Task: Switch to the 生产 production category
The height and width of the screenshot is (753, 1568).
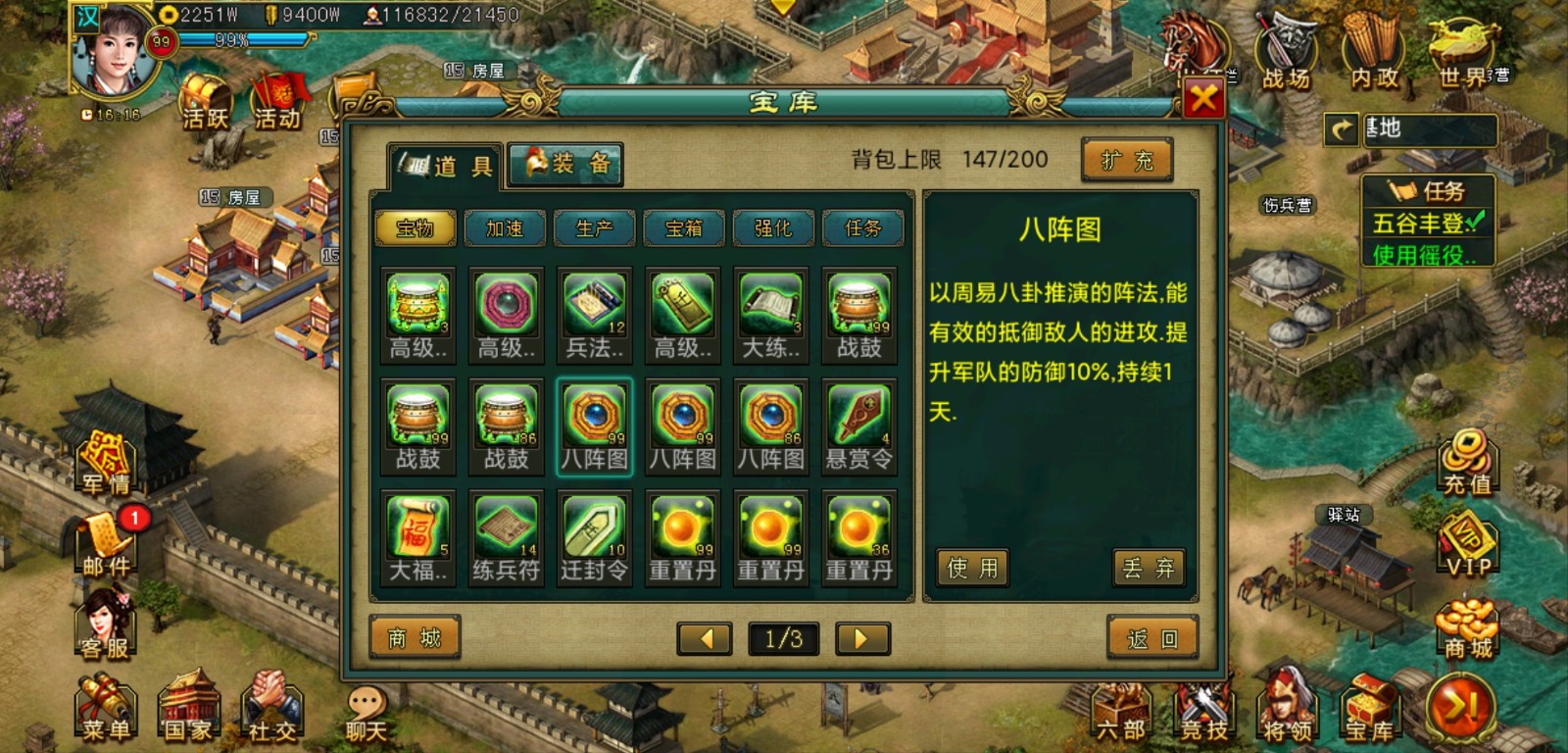Action: 594,228
